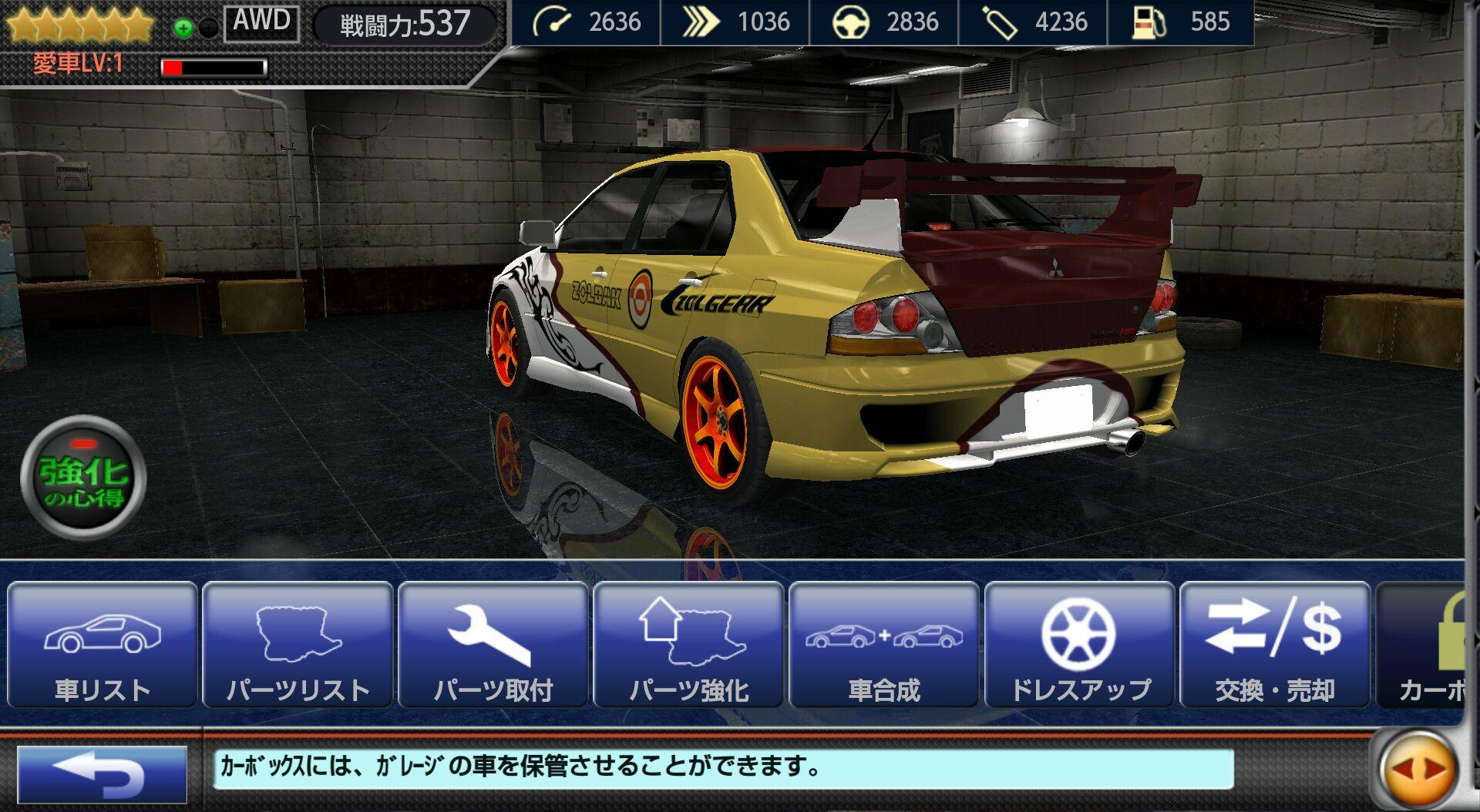Click the blue back arrow button

[102, 774]
